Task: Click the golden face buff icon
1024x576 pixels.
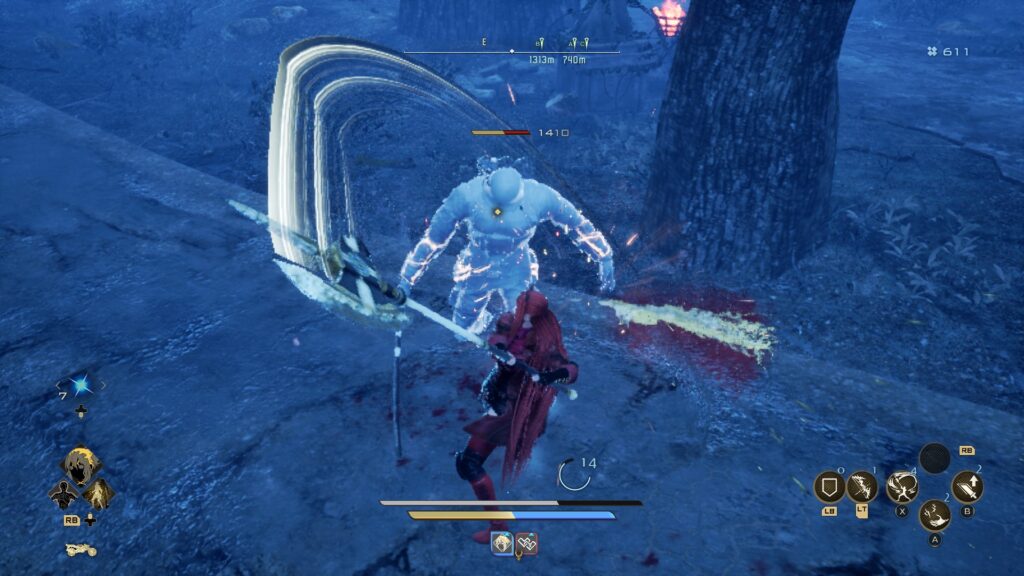Action: (503, 543)
